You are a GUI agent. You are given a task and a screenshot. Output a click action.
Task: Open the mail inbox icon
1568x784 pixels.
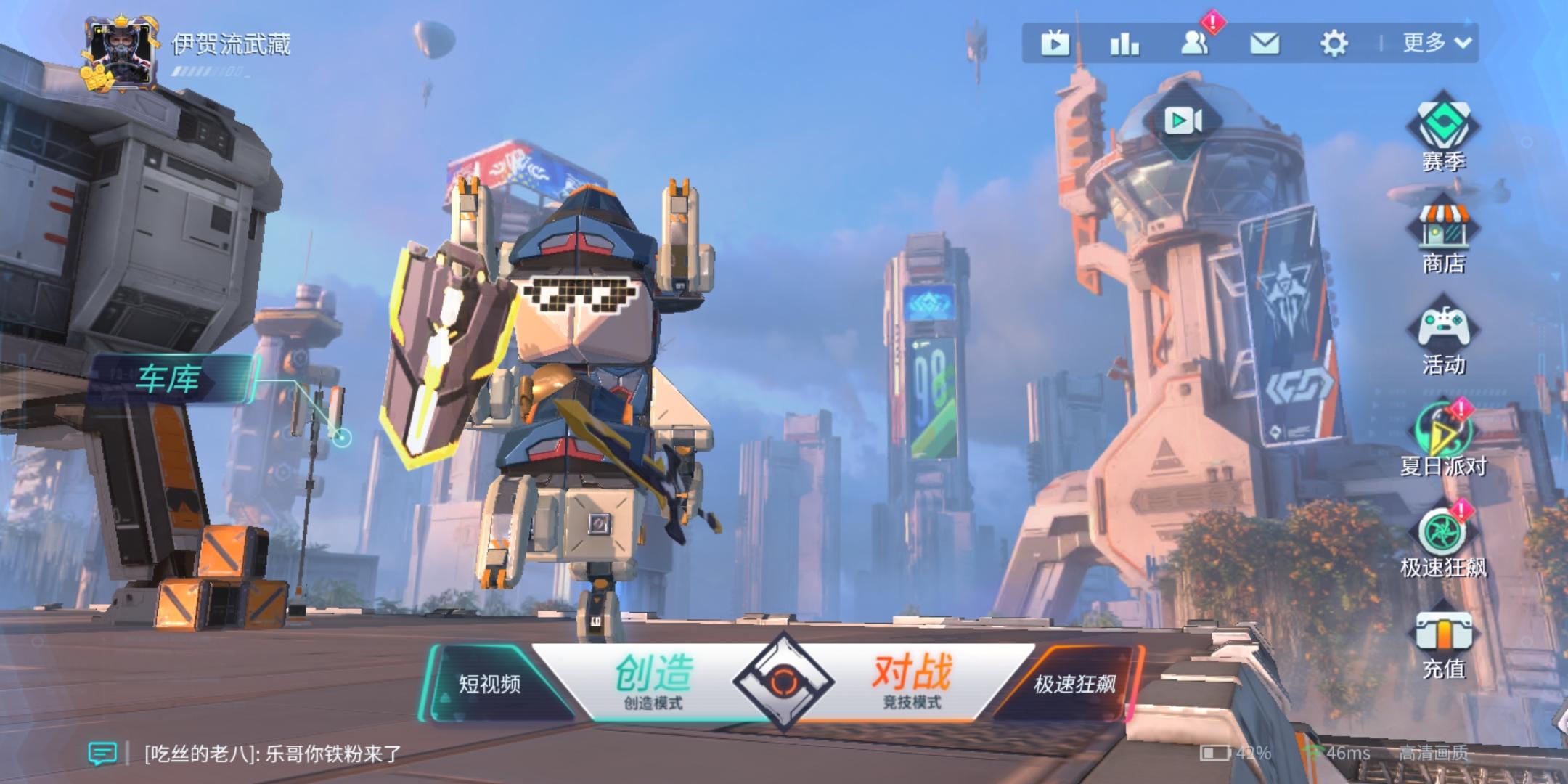click(x=1265, y=44)
